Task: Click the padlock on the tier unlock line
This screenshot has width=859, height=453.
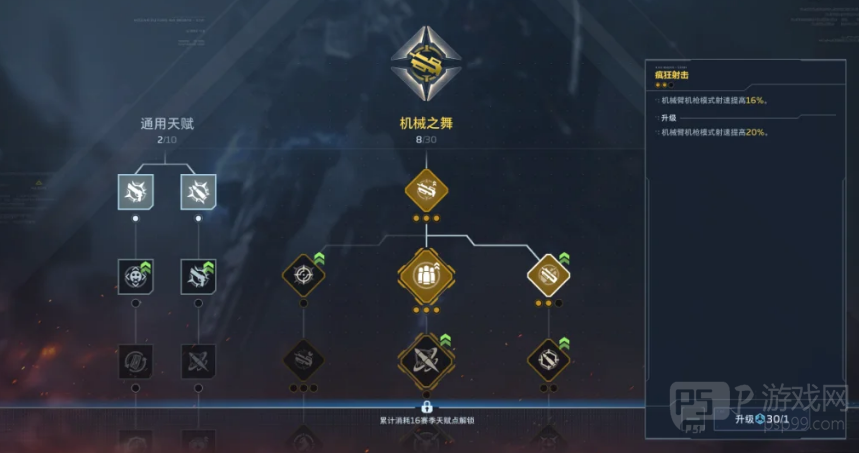Action: pos(426,407)
